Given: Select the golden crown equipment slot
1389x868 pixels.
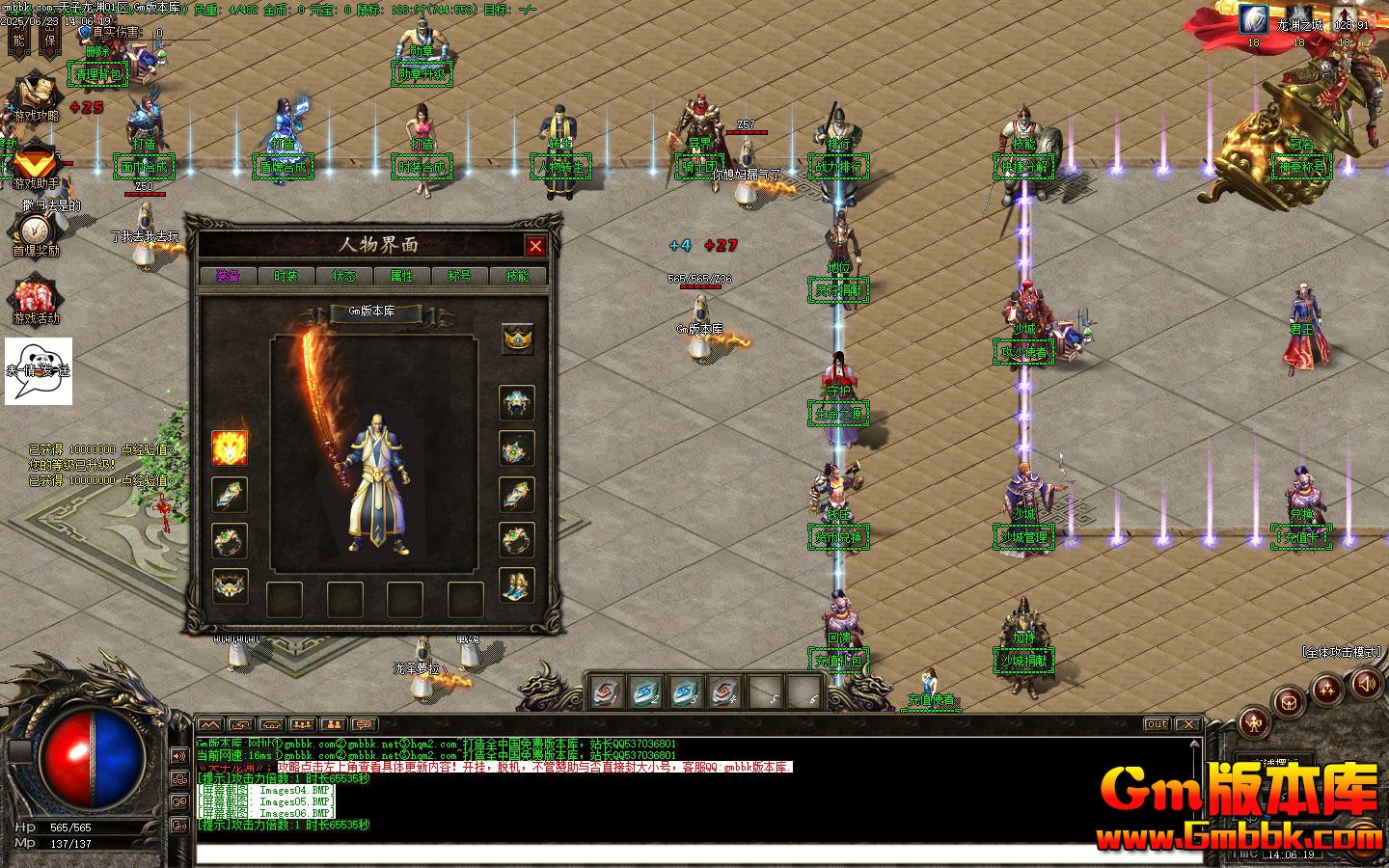Looking at the screenshot, I should tap(518, 339).
